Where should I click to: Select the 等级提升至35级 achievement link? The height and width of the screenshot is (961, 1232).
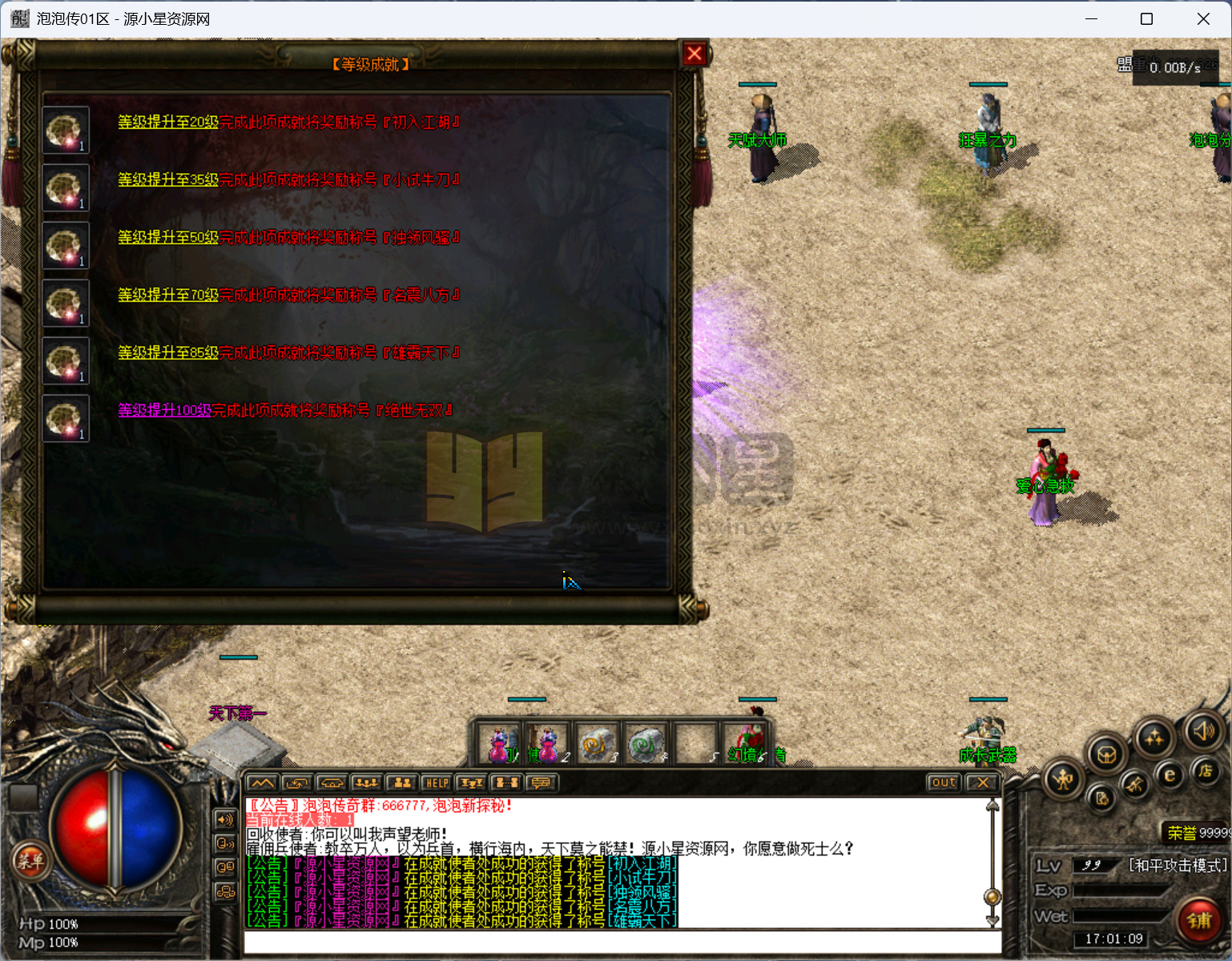(168, 180)
